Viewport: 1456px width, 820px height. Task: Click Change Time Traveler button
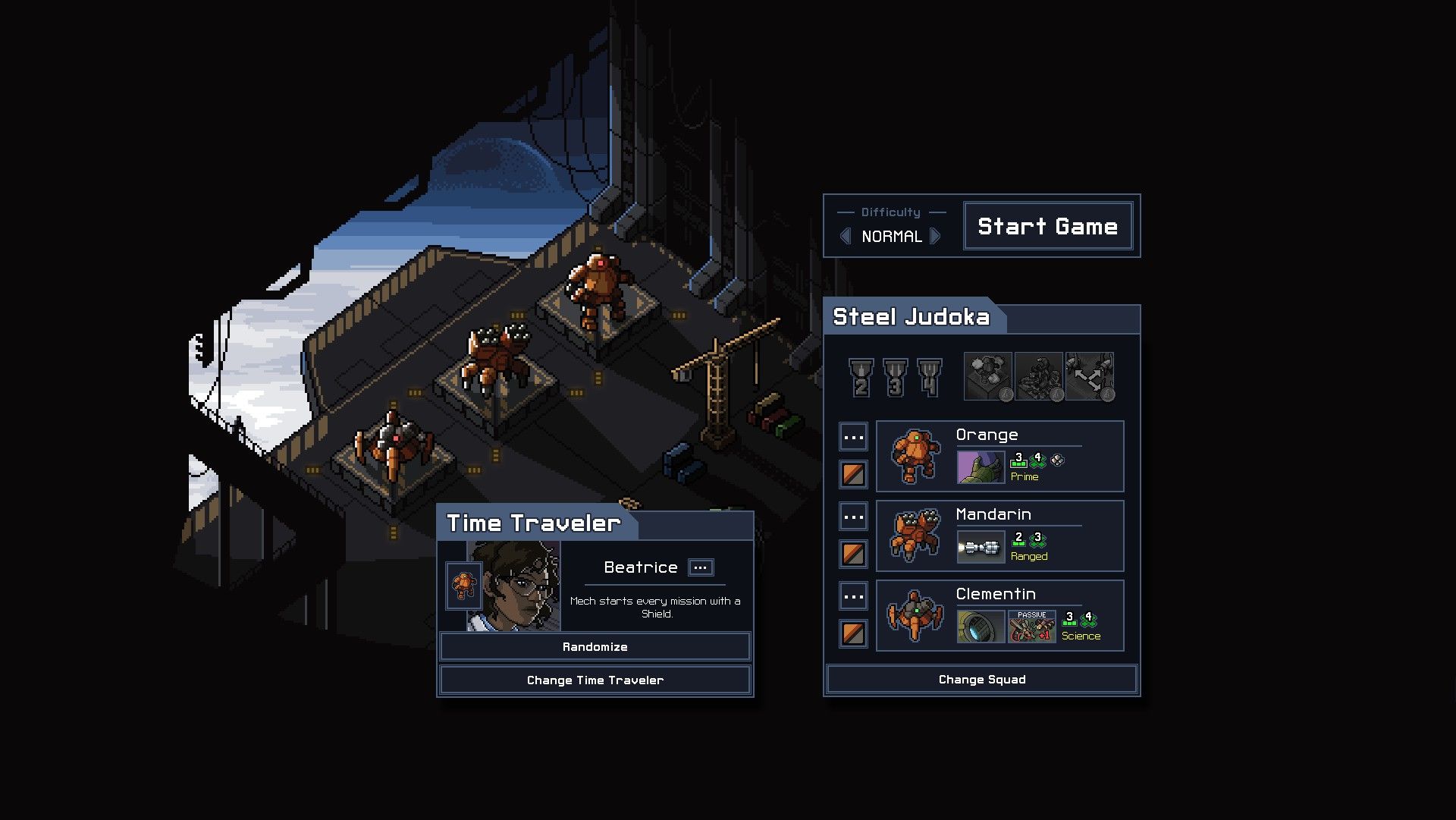595,680
